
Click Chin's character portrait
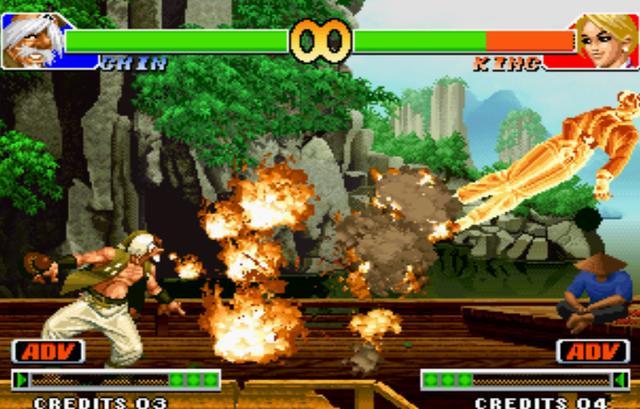31,40
